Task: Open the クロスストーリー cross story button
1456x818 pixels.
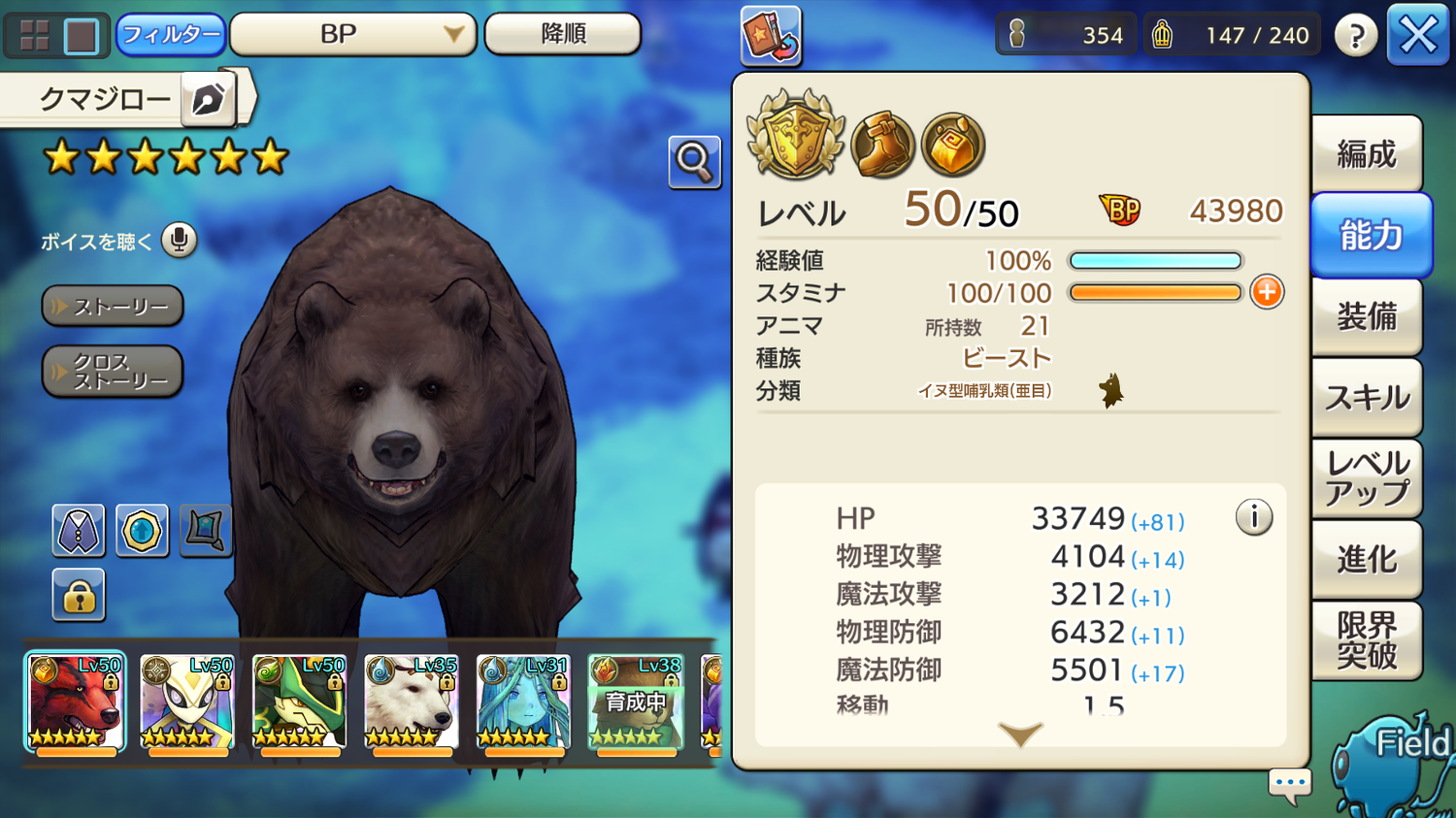Action: [x=113, y=372]
